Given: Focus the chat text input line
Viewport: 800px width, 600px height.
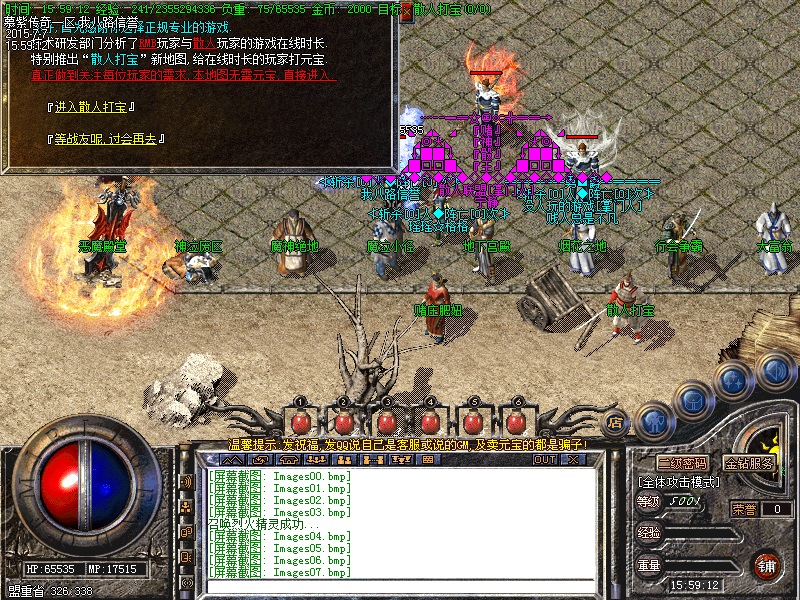Looking at the screenshot, I should pos(400,585).
